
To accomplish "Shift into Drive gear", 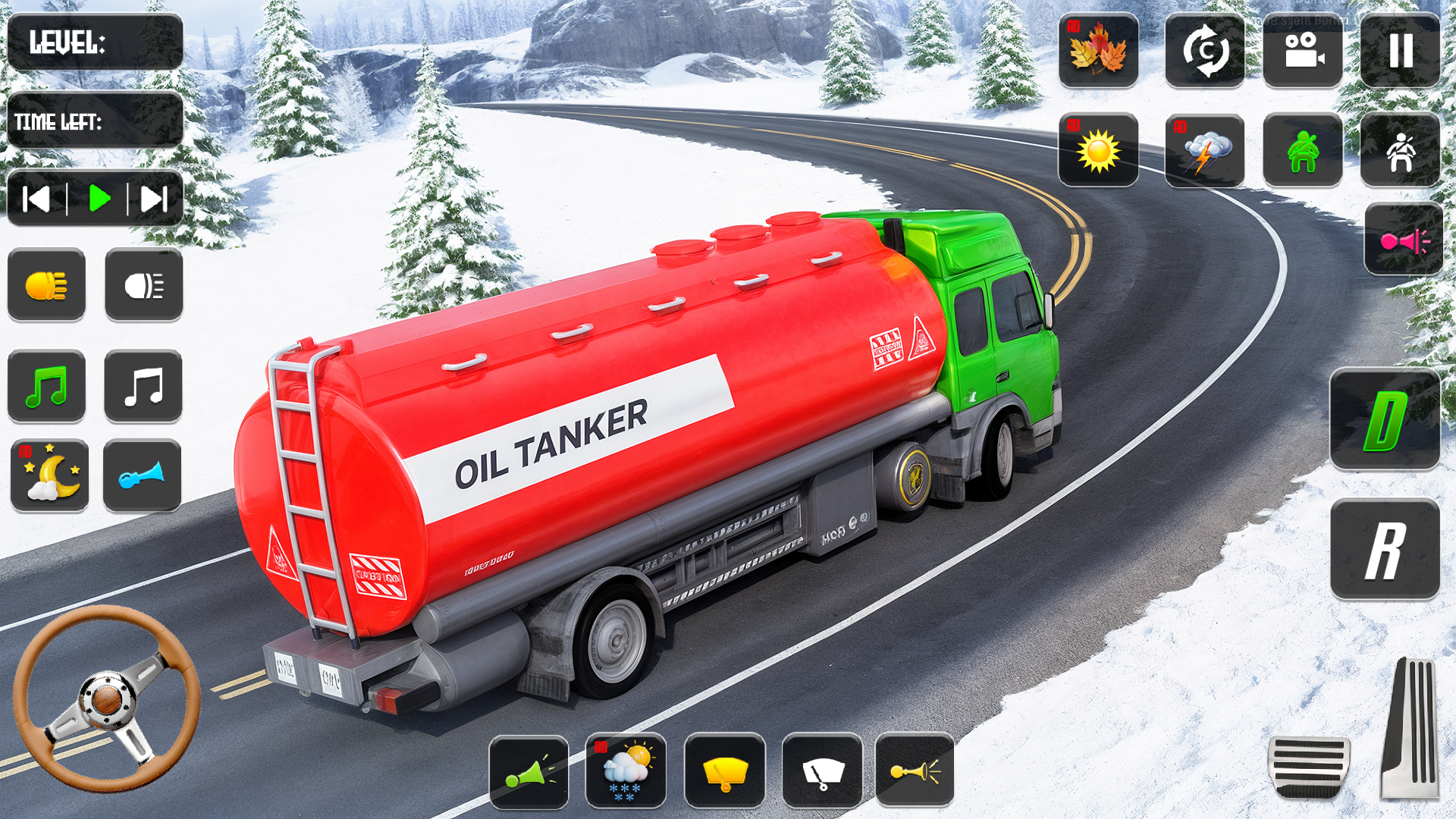I will point(1385,419).
